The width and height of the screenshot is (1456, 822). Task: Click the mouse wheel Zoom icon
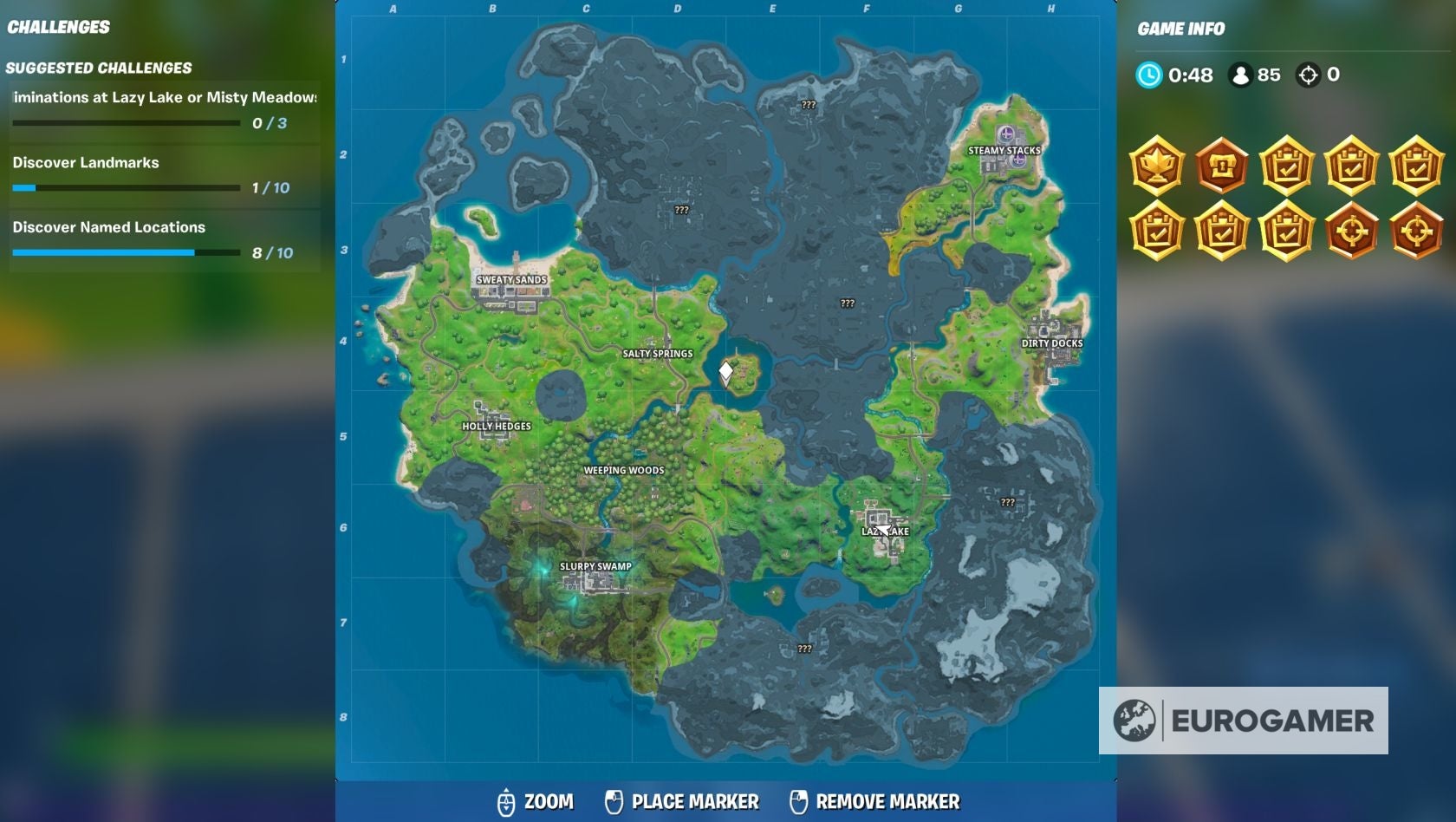pyautogui.click(x=506, y=802)
